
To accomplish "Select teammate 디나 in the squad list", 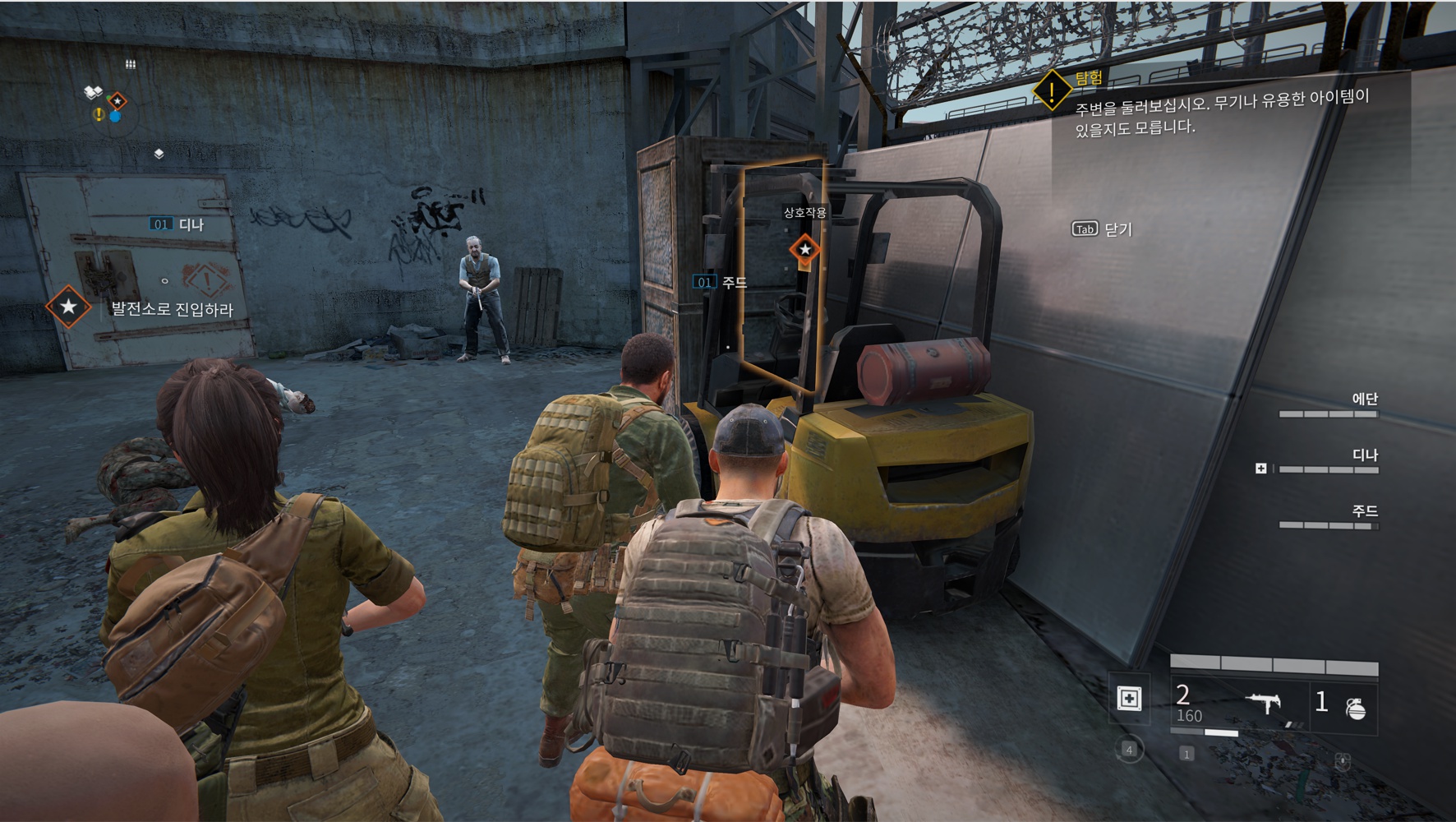I will click(1364, 455).
